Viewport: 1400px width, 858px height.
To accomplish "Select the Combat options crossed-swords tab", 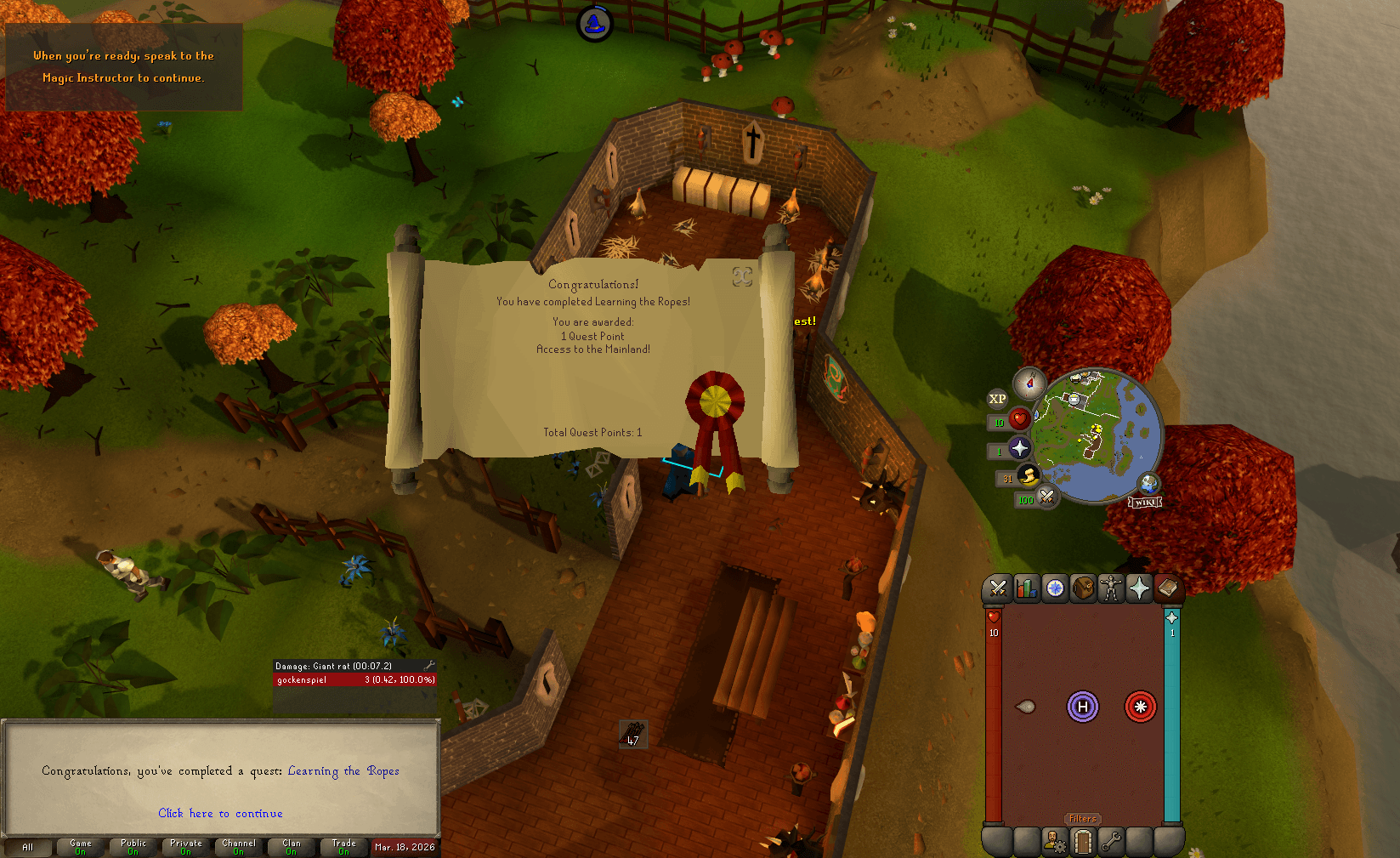I will pyautogui.click(x=998, y=588).
